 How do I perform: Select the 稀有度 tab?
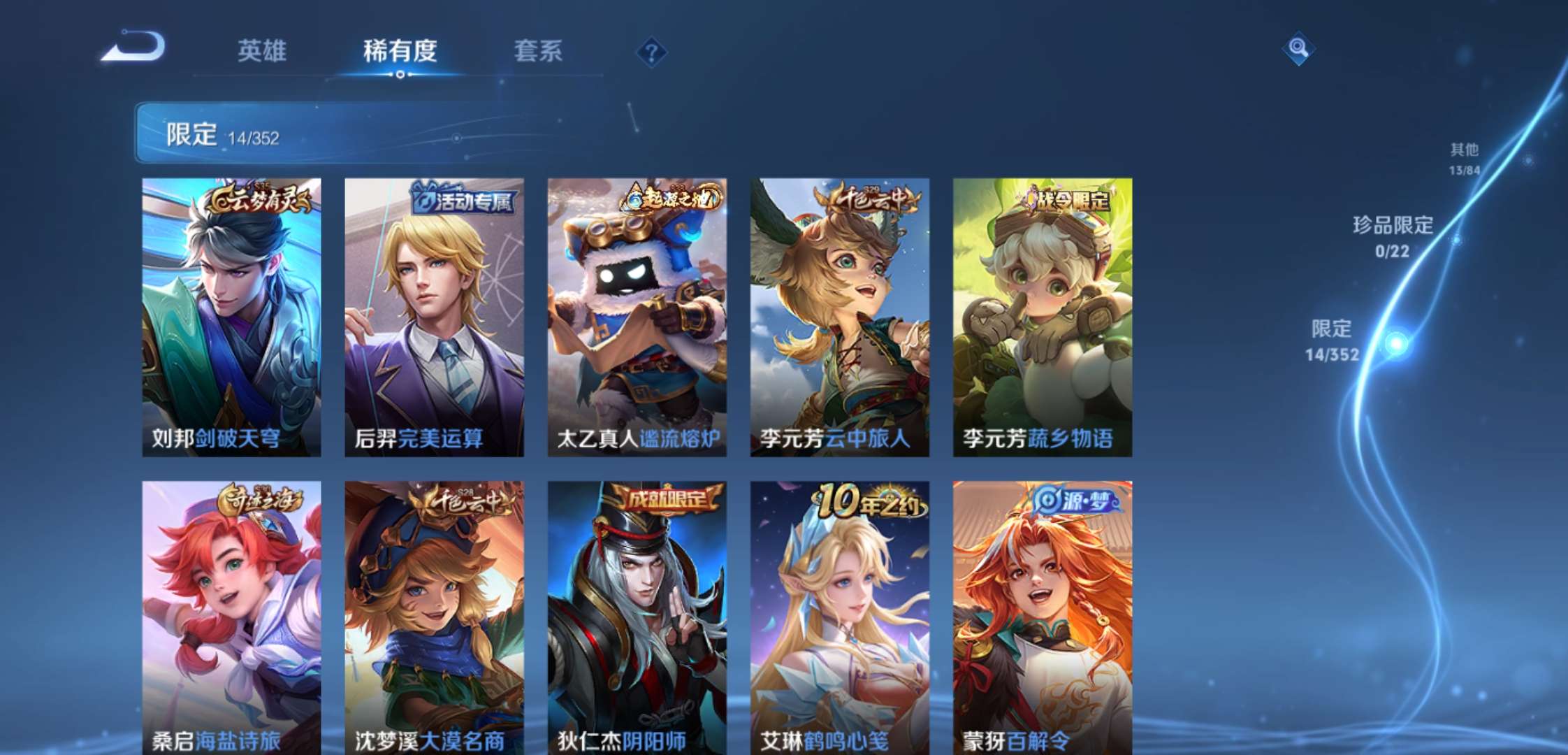coord(400,52)
